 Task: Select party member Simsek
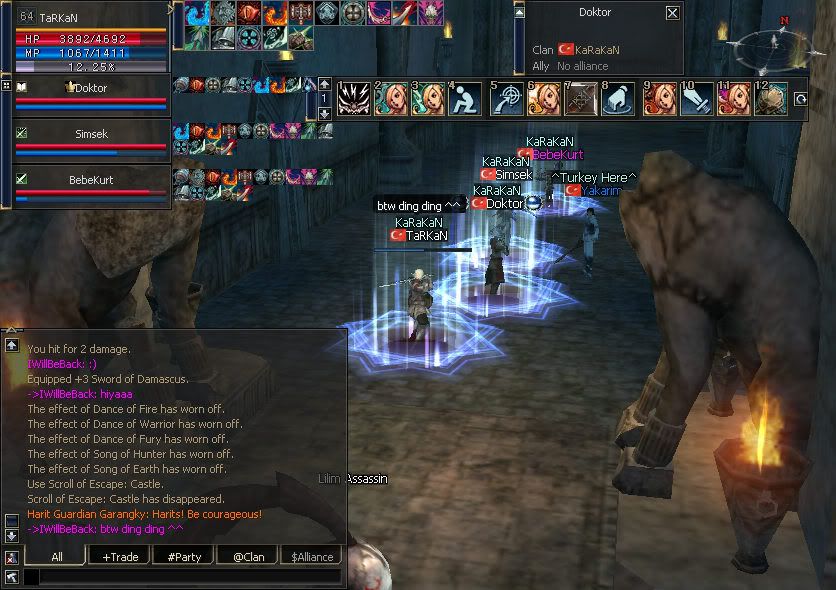tap(90, 132)
